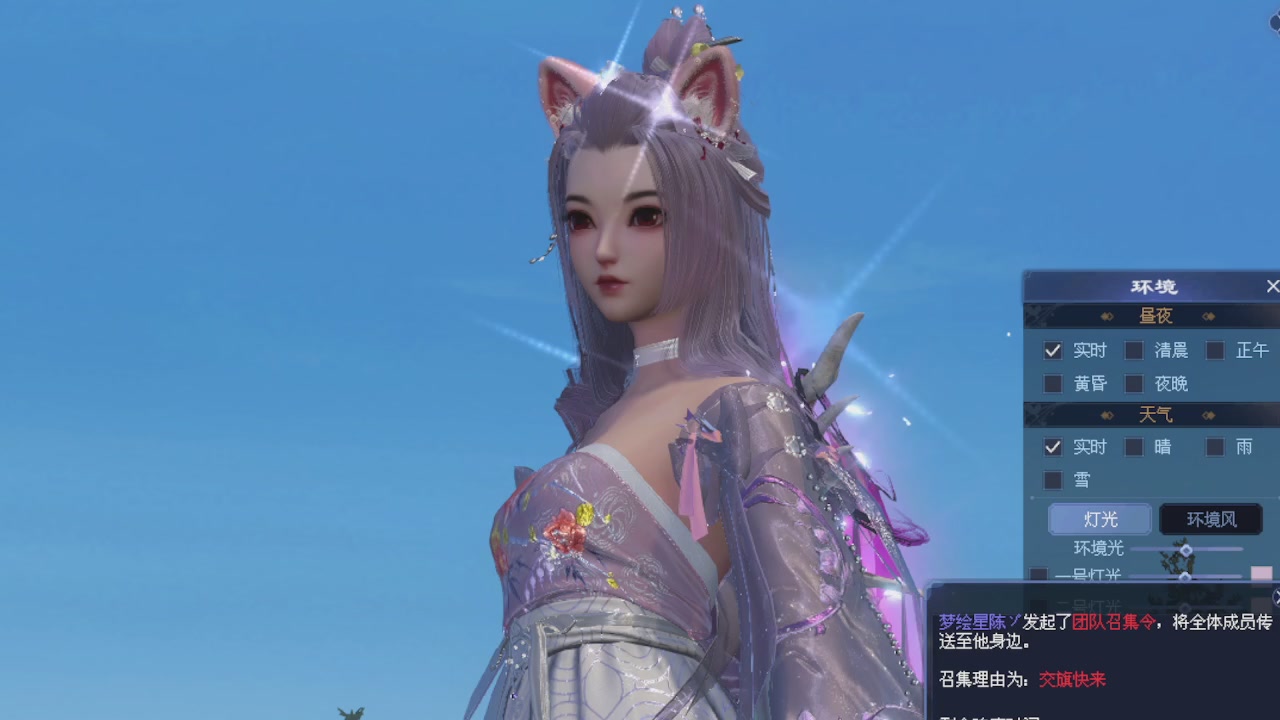The height and width of the screenshot is (720, 1280).
Task: Uncheck the 实时 checkbox under 昼夜
Action: tap(1051, 351)
